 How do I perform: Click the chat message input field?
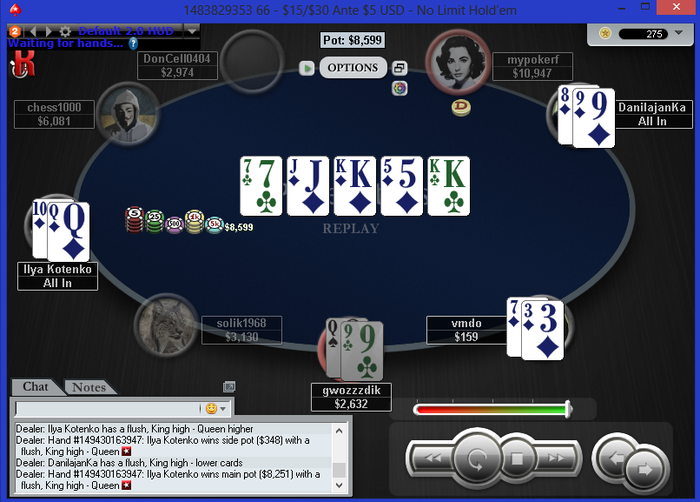click(x=108, y=408)
